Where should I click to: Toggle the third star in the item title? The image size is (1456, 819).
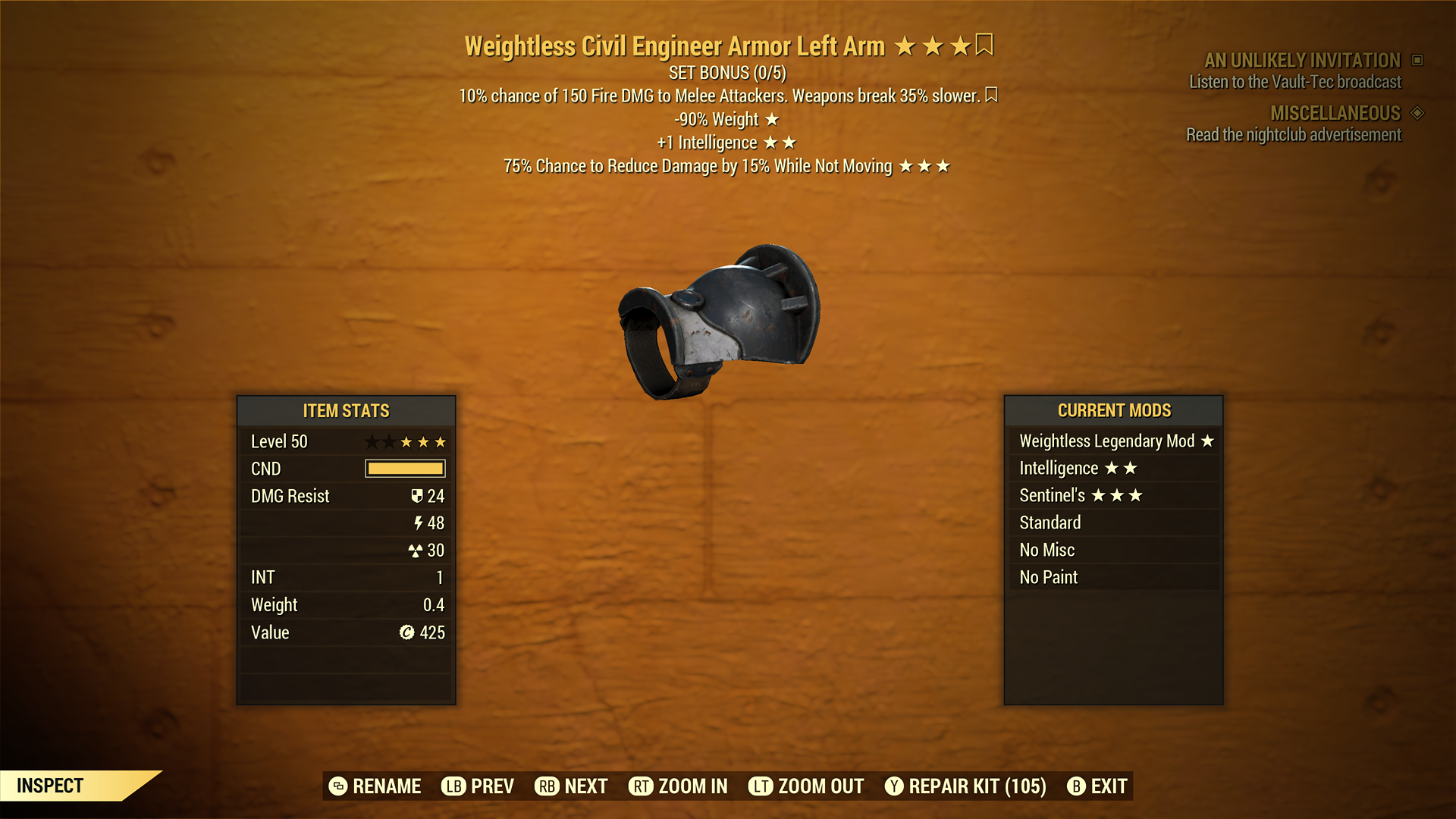(x=960, y=45)
